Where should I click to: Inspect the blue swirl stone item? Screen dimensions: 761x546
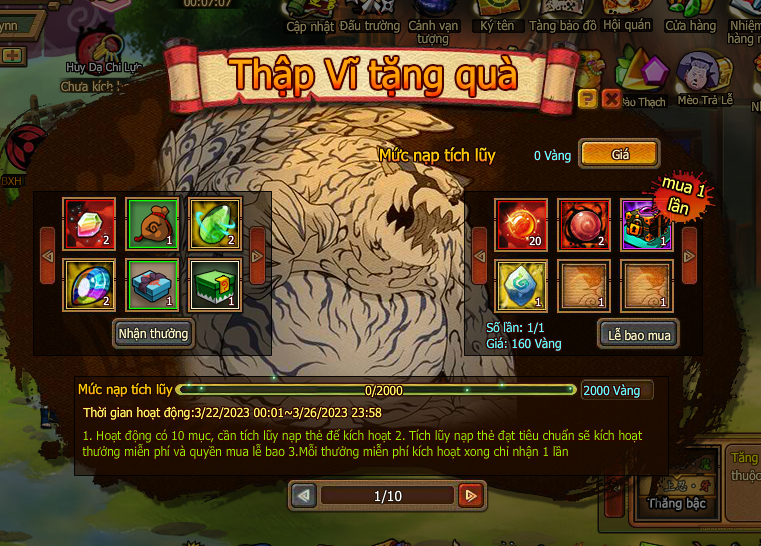point(522,286)
